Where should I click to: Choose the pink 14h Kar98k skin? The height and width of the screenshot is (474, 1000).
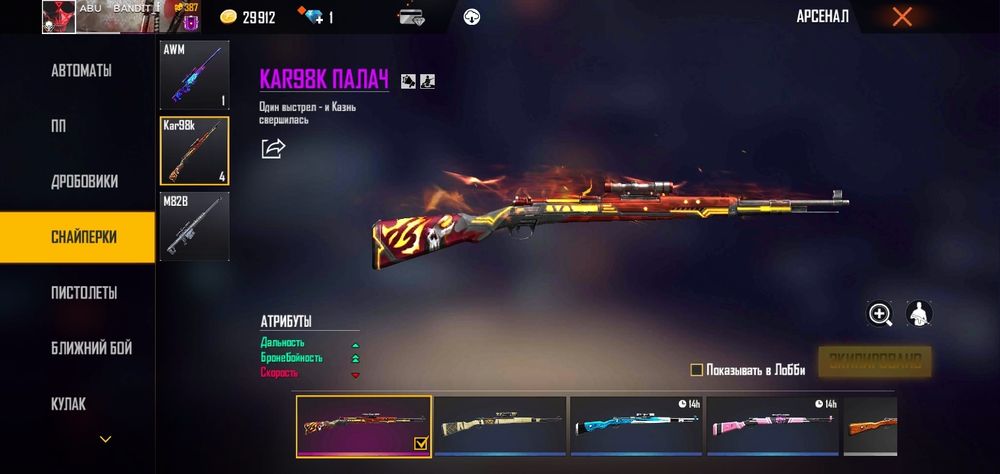click(773, 426)
